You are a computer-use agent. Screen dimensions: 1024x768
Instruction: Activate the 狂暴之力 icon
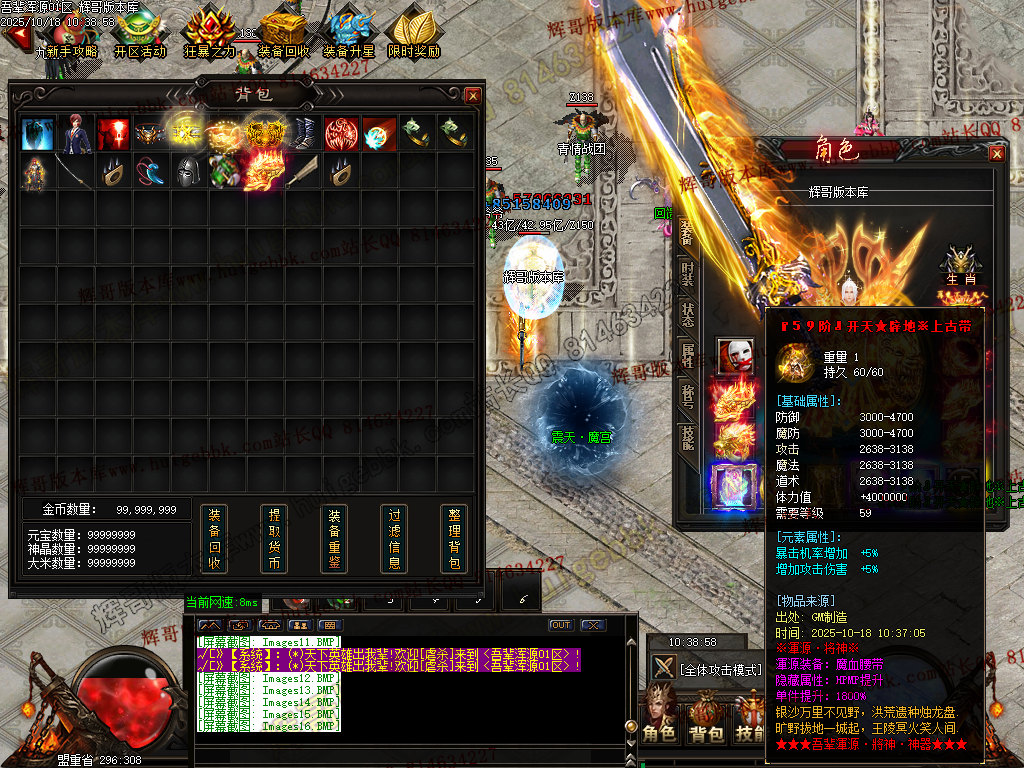(210, 34)
